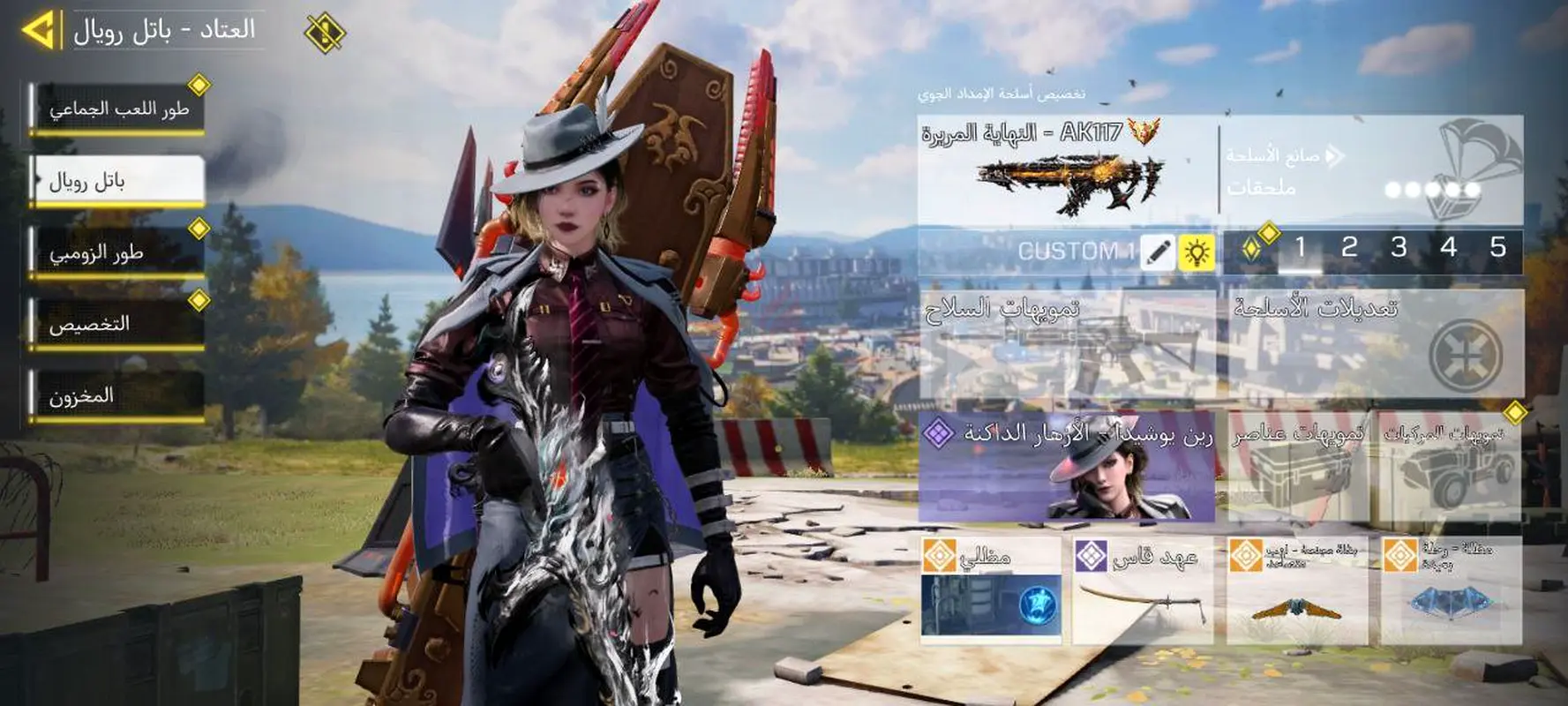Screen dimensions: 1568x706
Task: Select the character skin tile with hat
Action: point(1066,467)
